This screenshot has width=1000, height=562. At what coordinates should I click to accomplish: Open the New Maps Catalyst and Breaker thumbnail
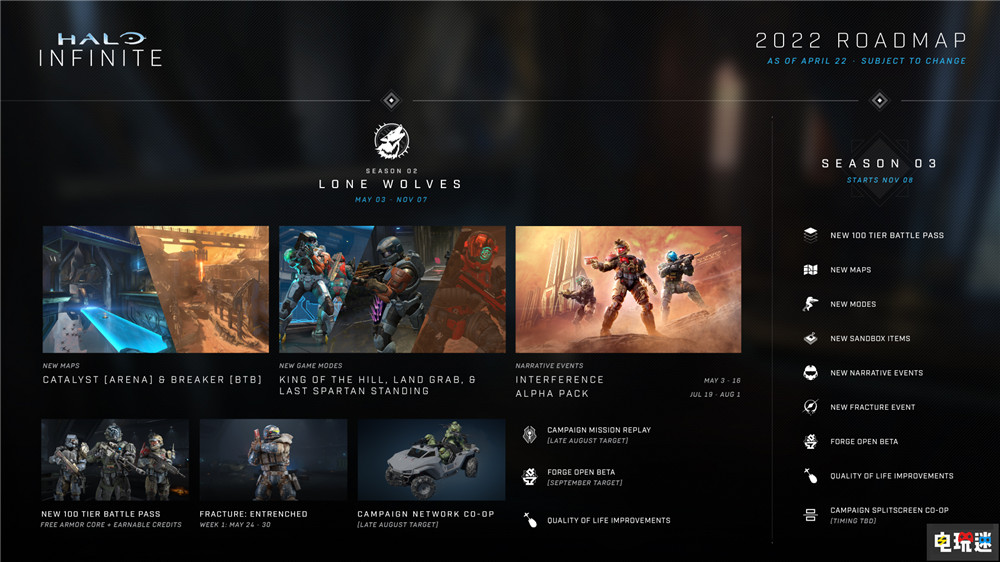pyautogui.click(x=155, y=289)
